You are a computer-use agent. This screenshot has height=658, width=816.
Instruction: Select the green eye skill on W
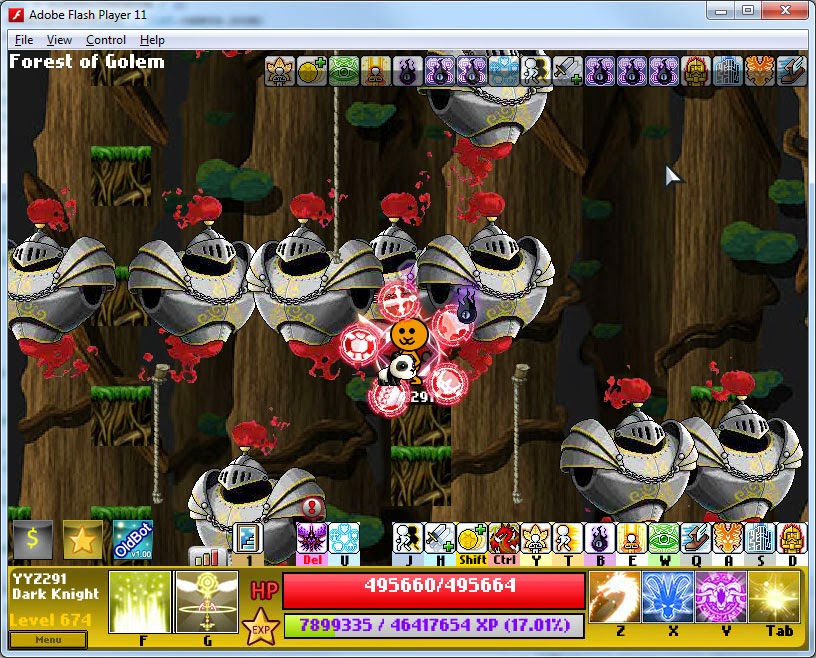664,538
